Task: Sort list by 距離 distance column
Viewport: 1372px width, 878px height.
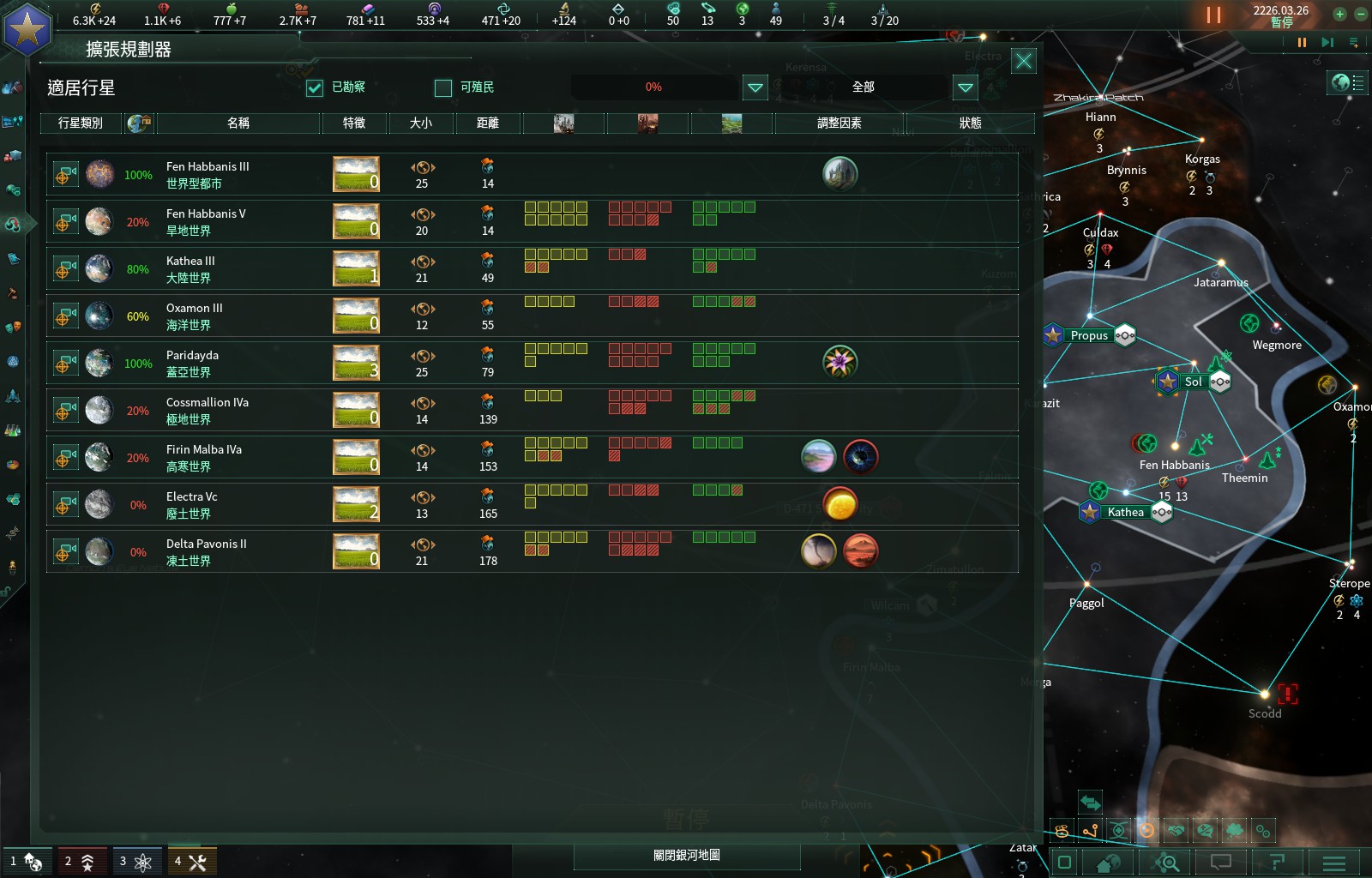Action: pyautogui.click(x=488, y=123)
